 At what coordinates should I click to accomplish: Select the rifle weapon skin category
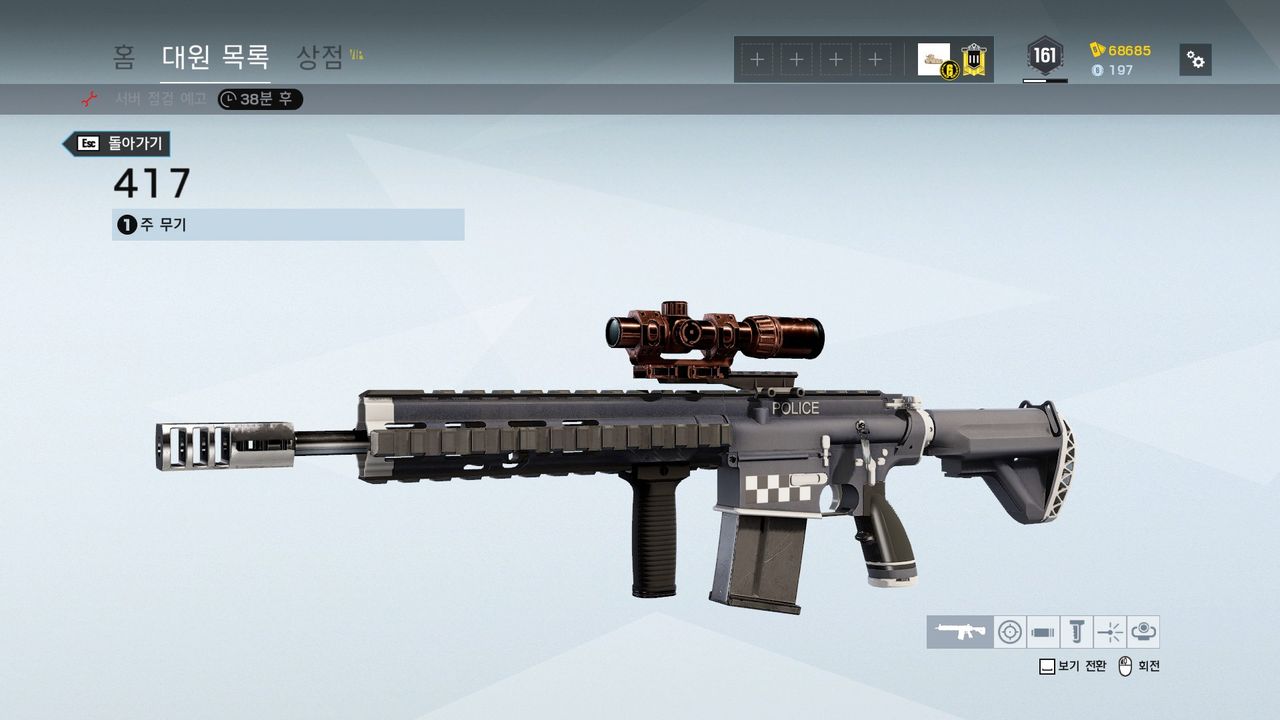tap(959, 632)
